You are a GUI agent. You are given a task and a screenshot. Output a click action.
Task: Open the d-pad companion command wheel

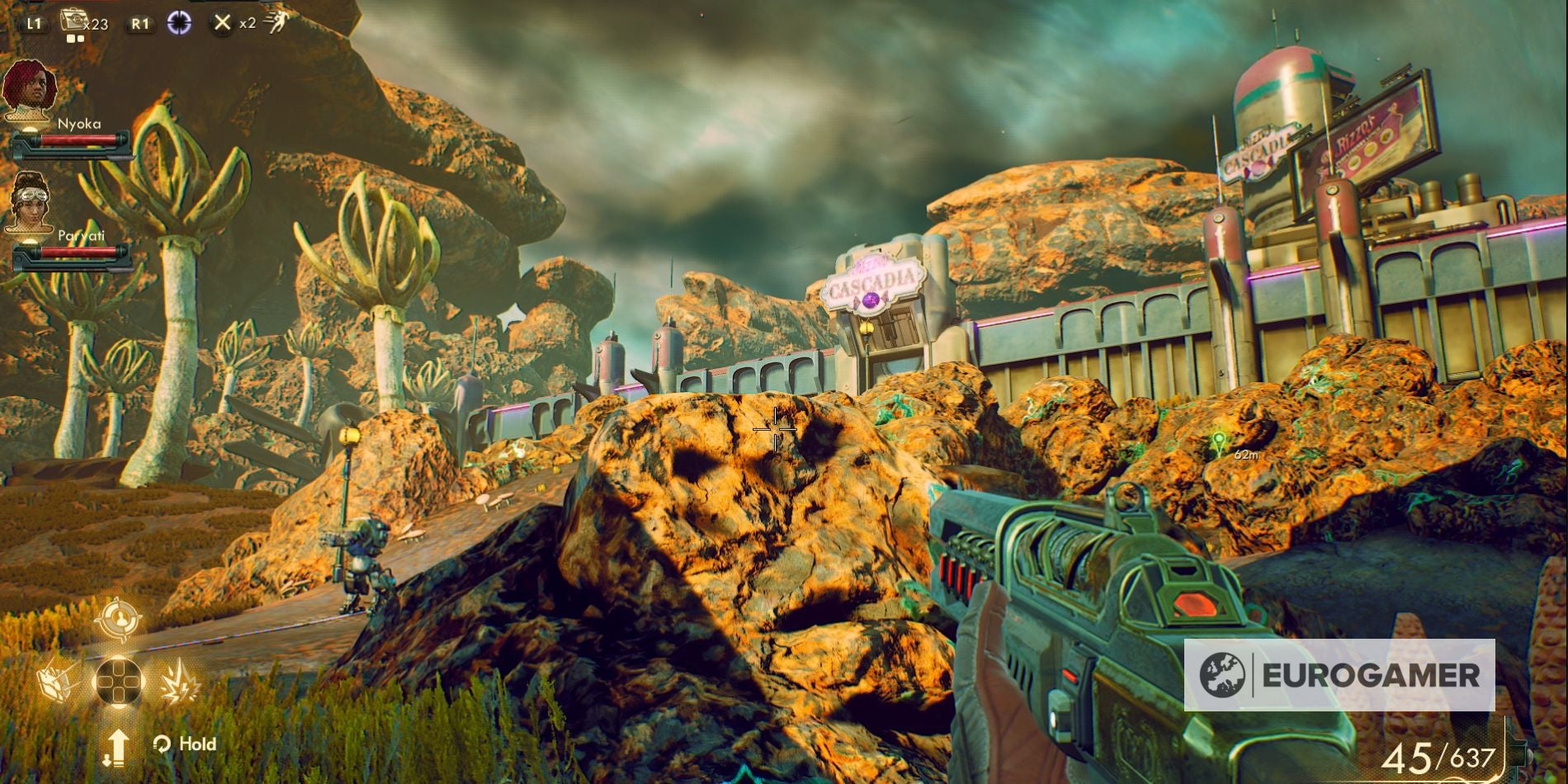pyautogui.click(x=120, y=682)
